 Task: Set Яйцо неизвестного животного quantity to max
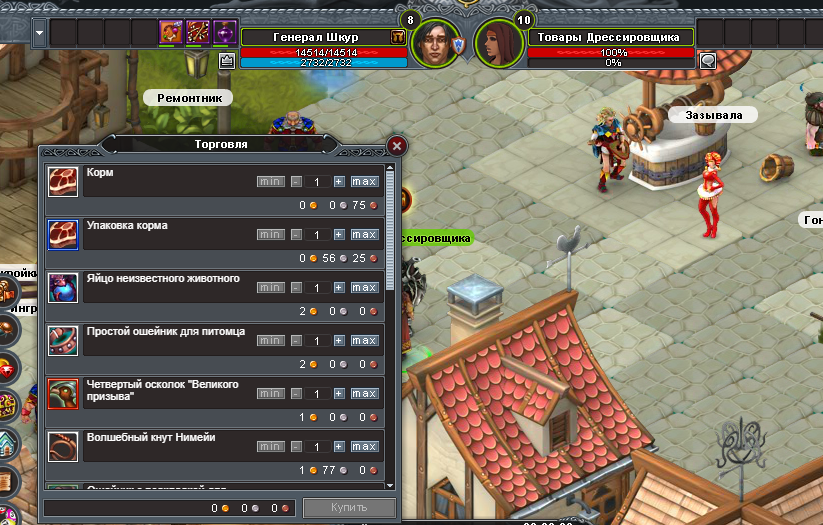click(364, 288)
